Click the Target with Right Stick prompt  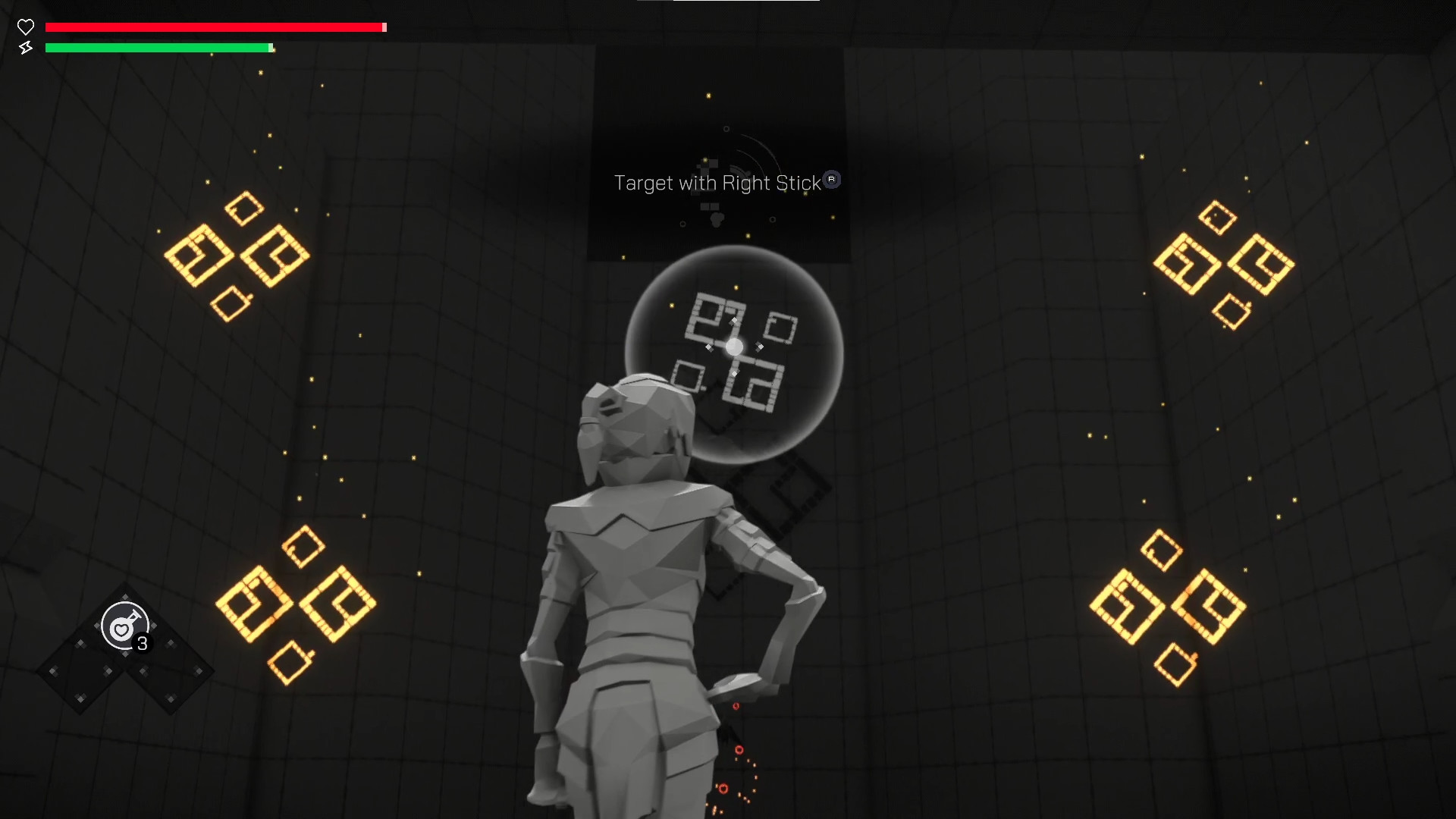pyautogui.click(x=719, y=183)
